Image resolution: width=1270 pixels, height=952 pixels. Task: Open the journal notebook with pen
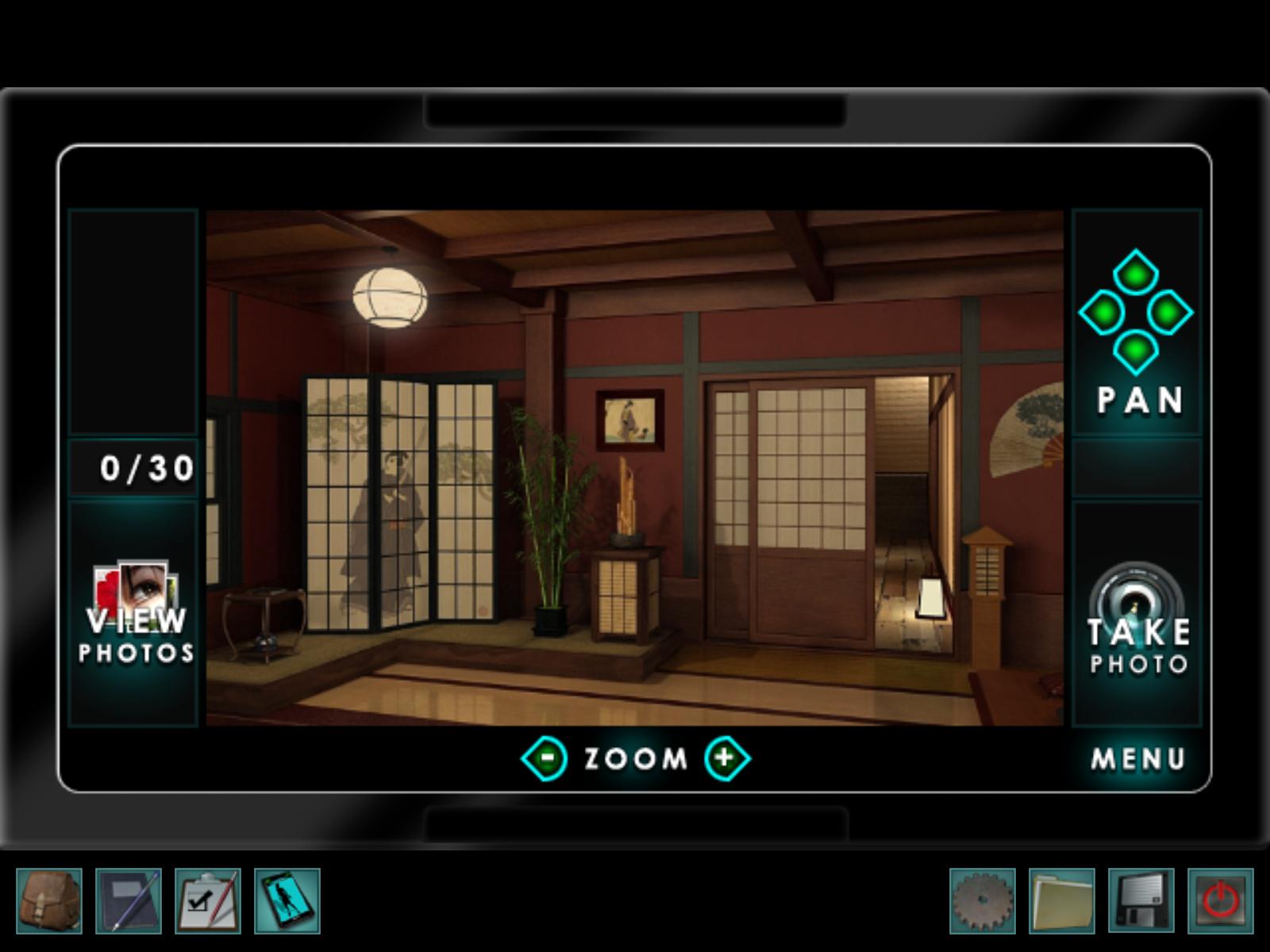(x=129, y=901)
